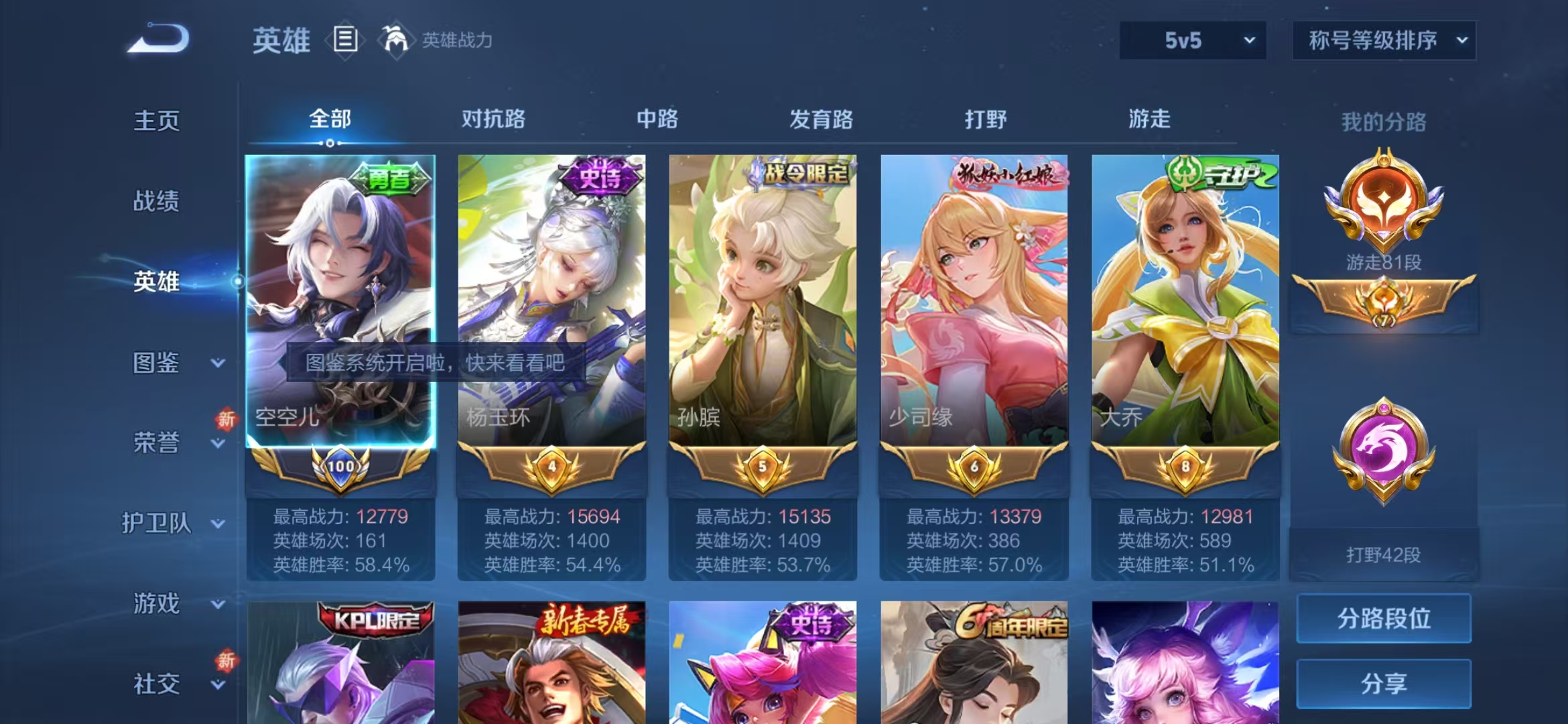Open the 称号等级排序 sorting dropdown
Viewport: 1568px width, 724px height.
point(1384,40)
